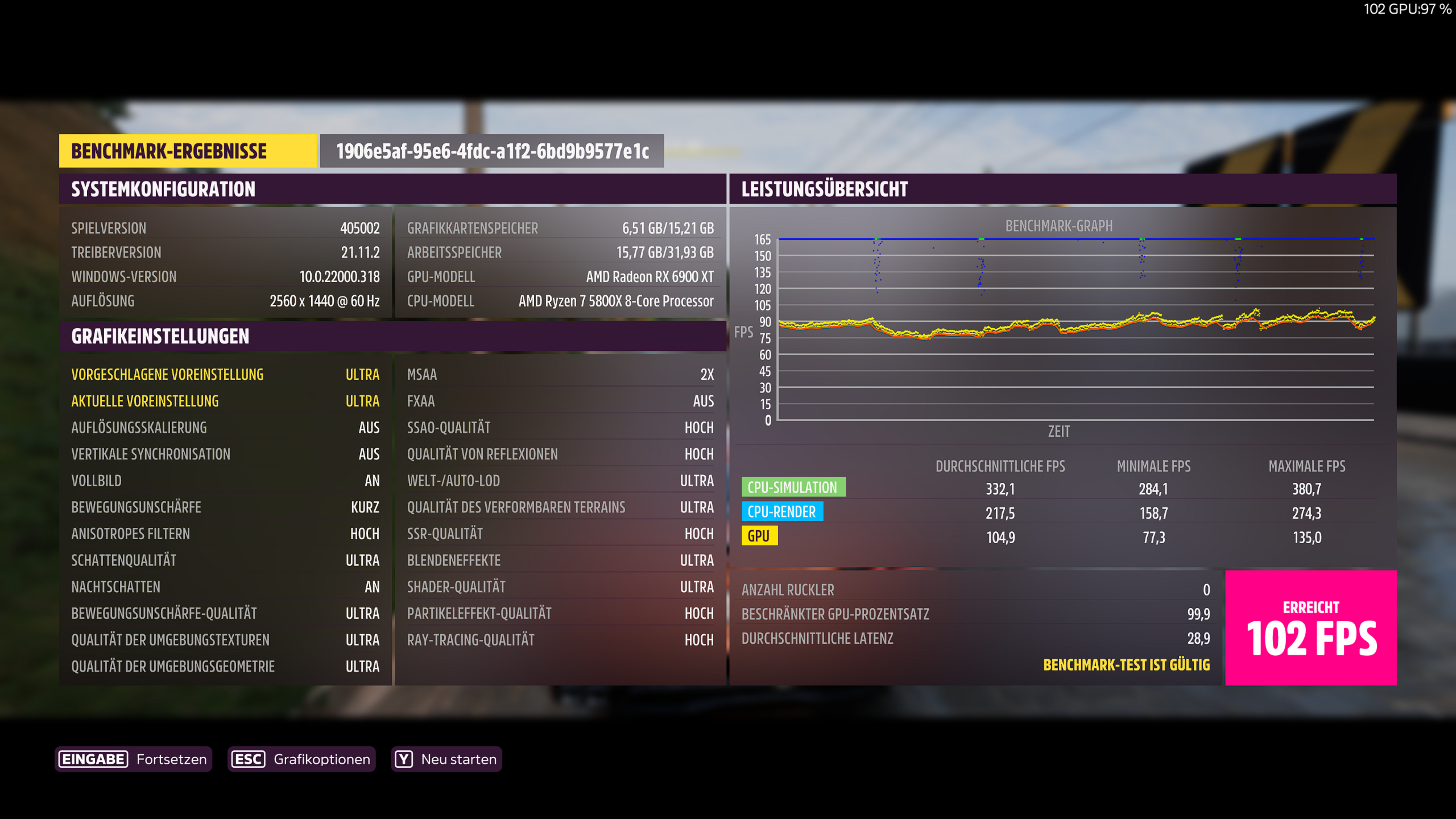Viewport: 1456px width, 819px height.
Task: Switch to the SYSTEMKONFIGURATION section header
Action: click(163, 189)
